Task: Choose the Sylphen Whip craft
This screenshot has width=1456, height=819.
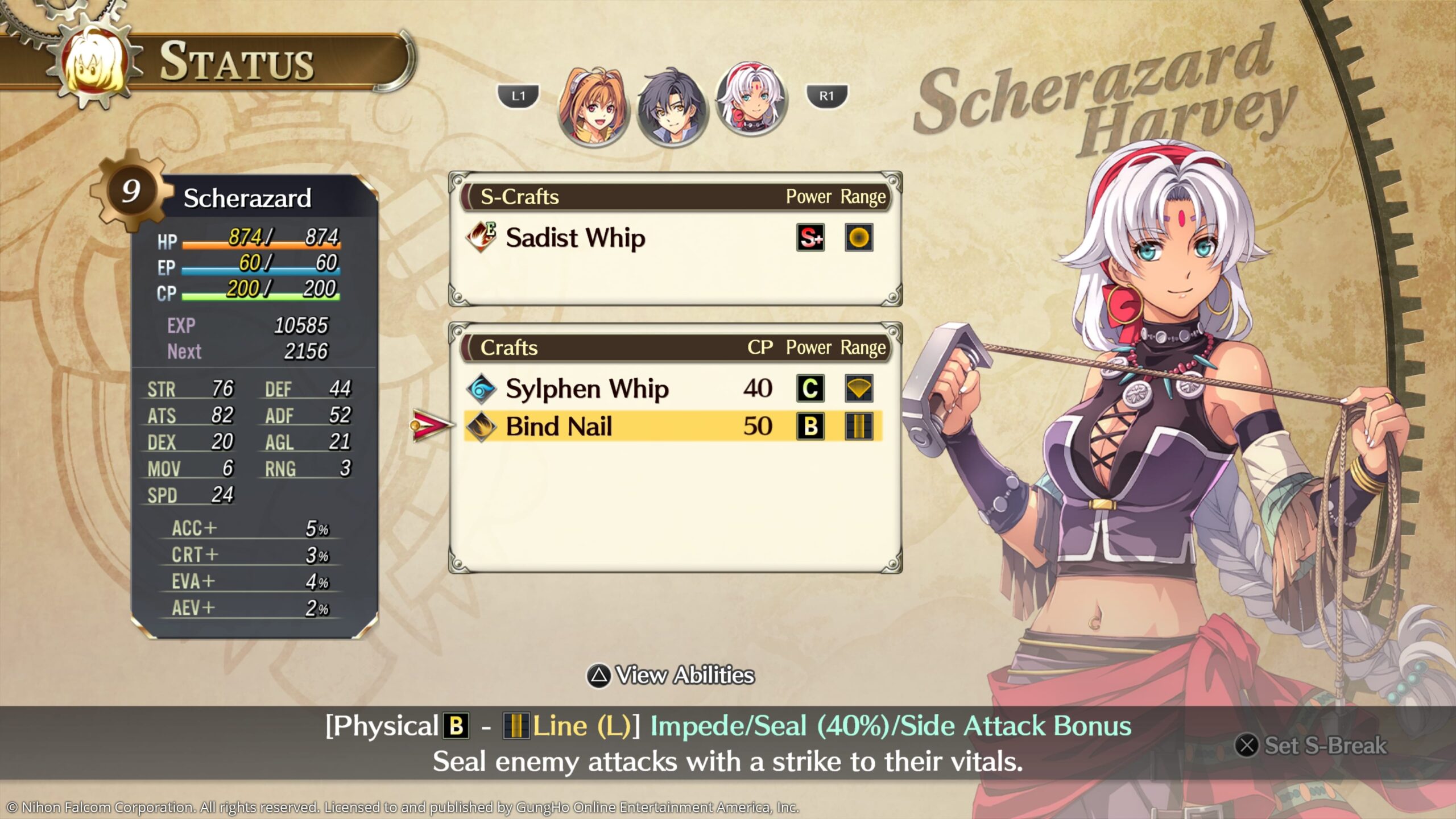Action: coord(586,389)
